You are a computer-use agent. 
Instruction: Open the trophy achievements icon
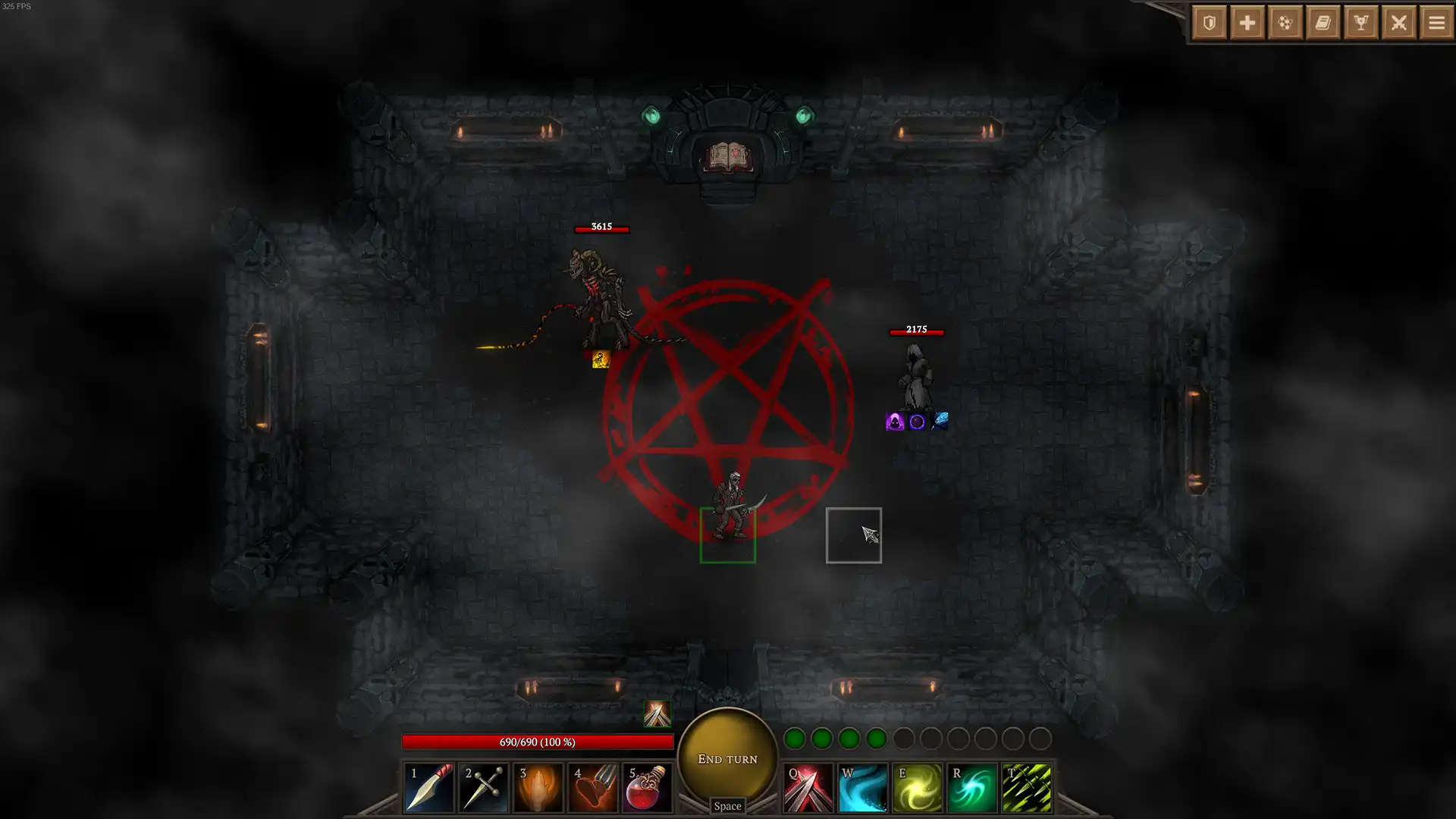click(1361, 23)
